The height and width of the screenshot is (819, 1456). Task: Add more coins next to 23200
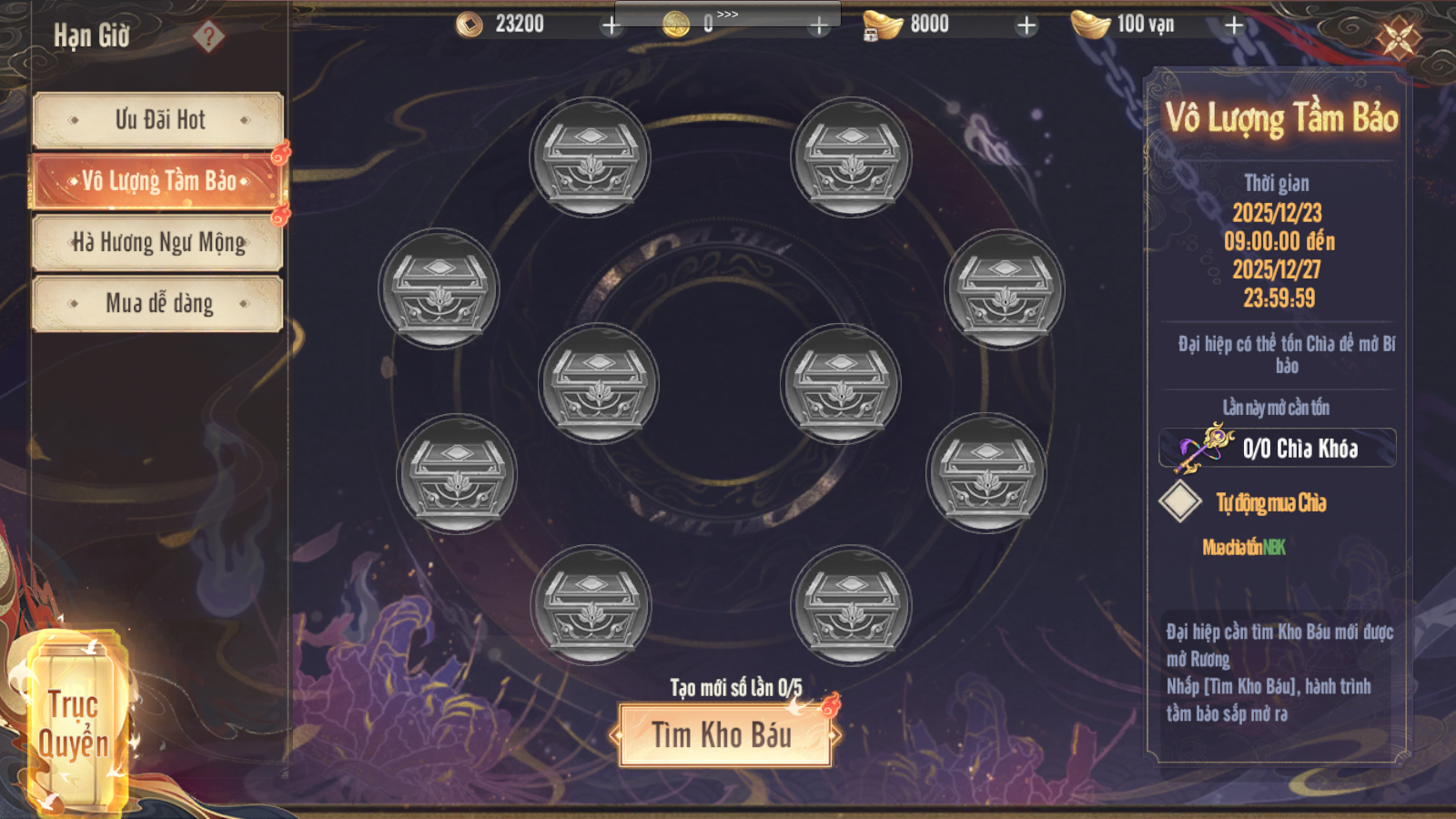(x=612, y=25)
